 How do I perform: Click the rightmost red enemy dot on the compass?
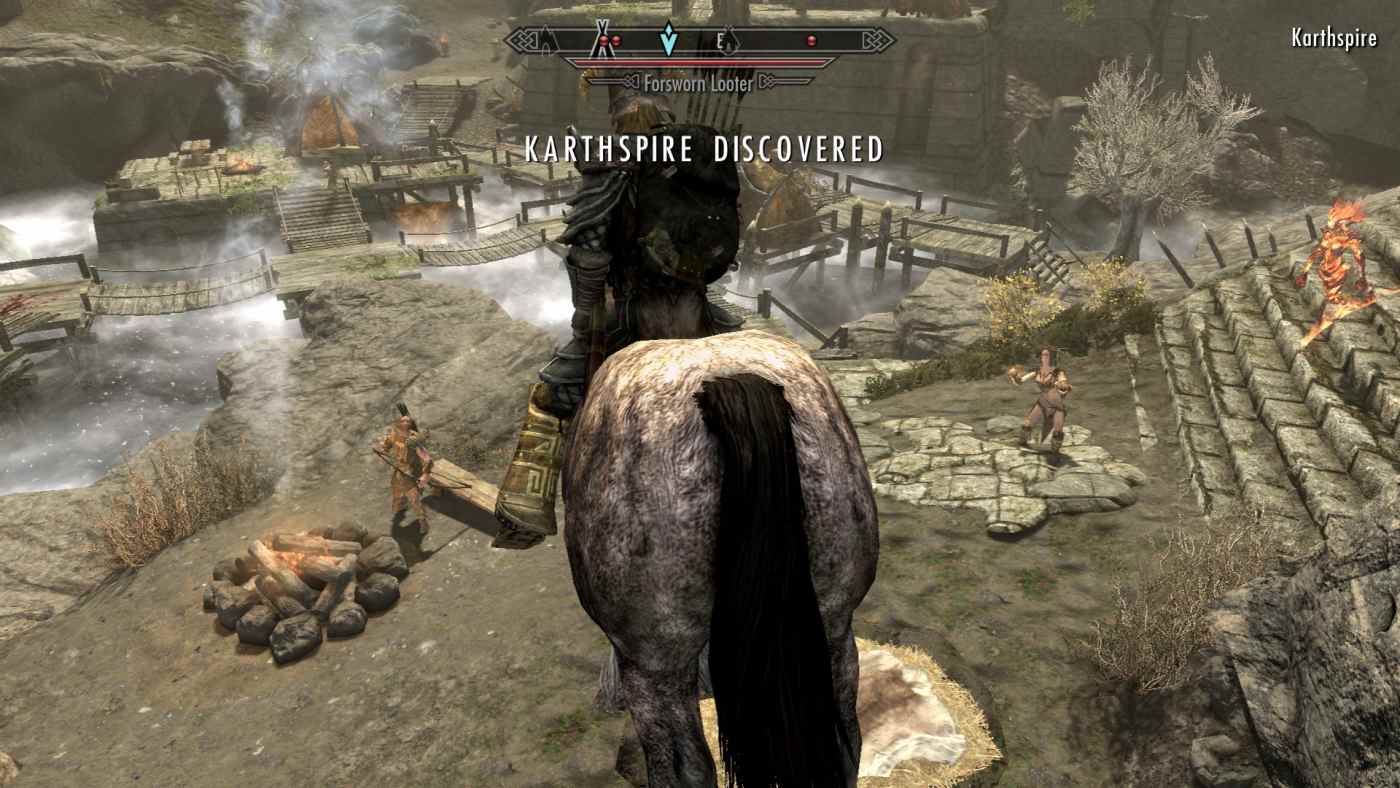(811, 39)
